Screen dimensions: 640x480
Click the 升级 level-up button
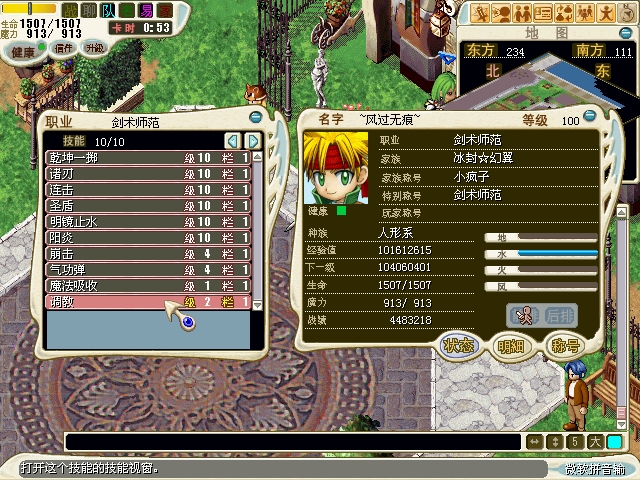(x=95, y=48)
